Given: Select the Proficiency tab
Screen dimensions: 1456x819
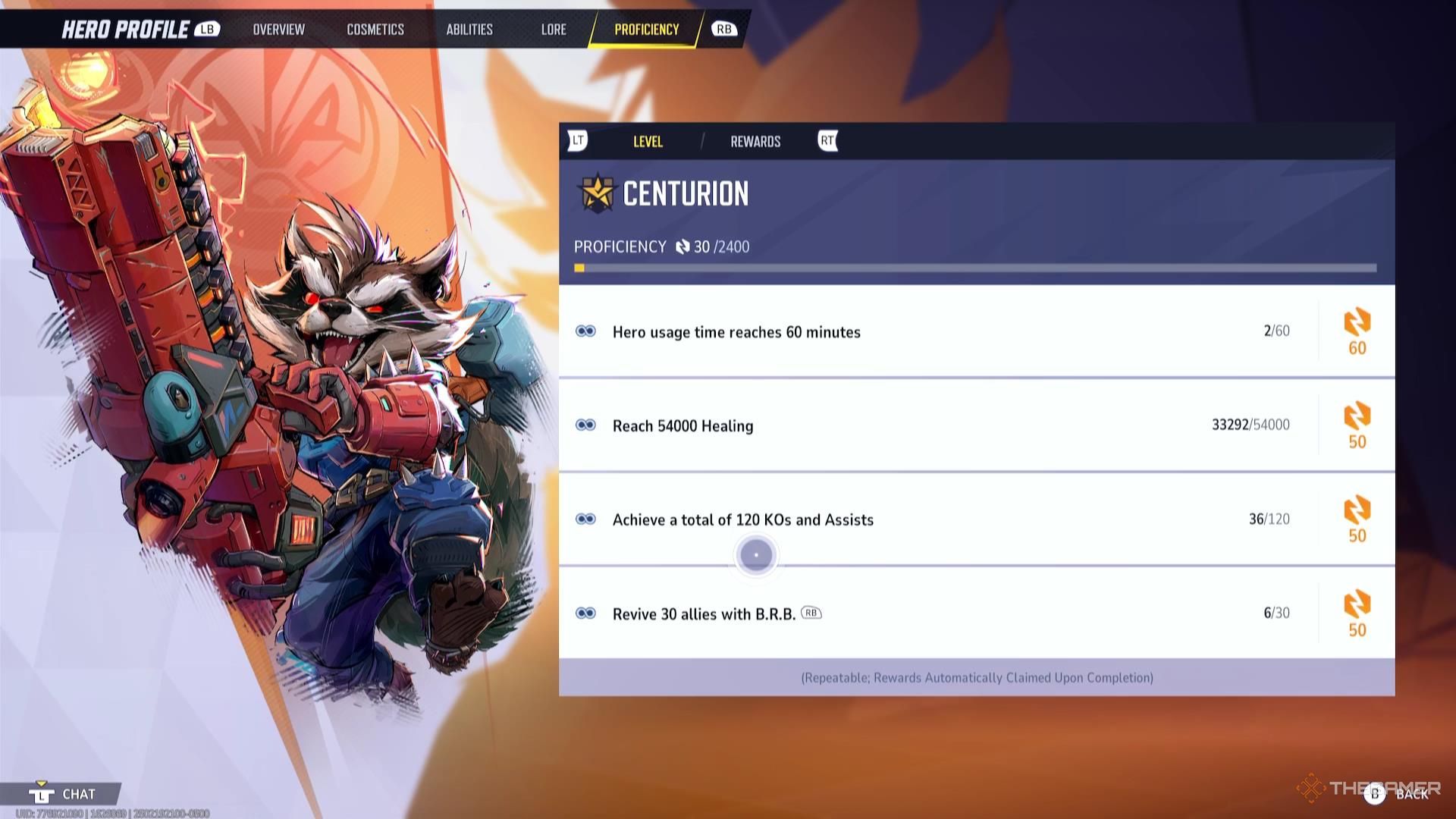Looking at the screenshot, I should click(646, 30).
